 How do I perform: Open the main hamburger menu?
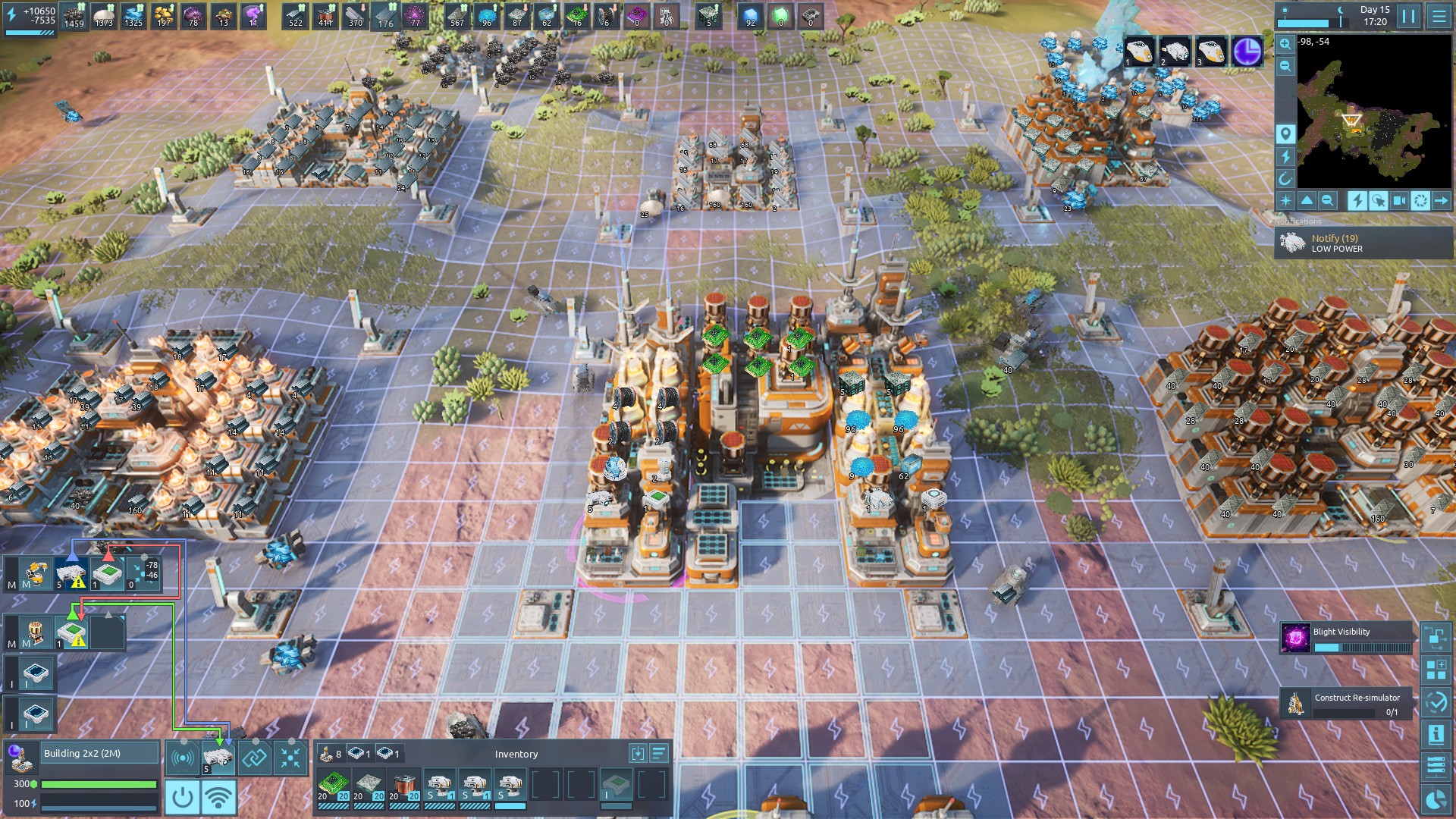tap(1439, 16)
